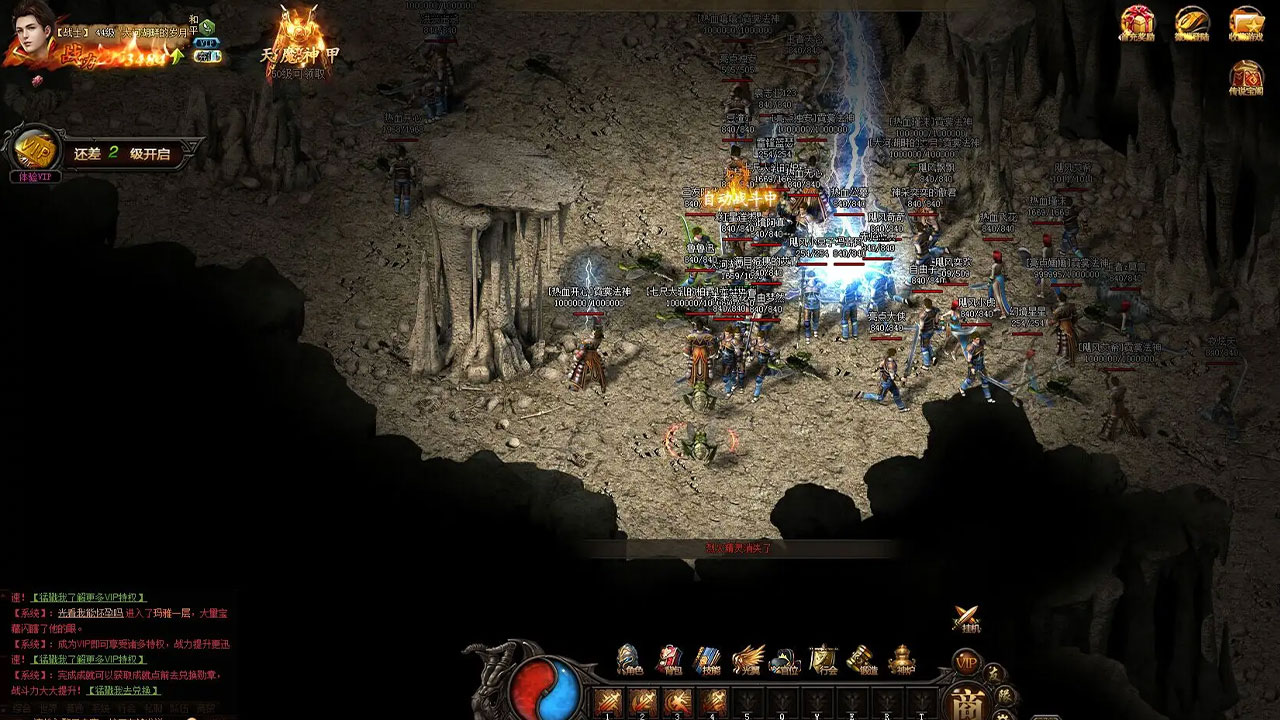Open the 神炉 divine furnace menu

pyautogui.click(x=902, y=661)
